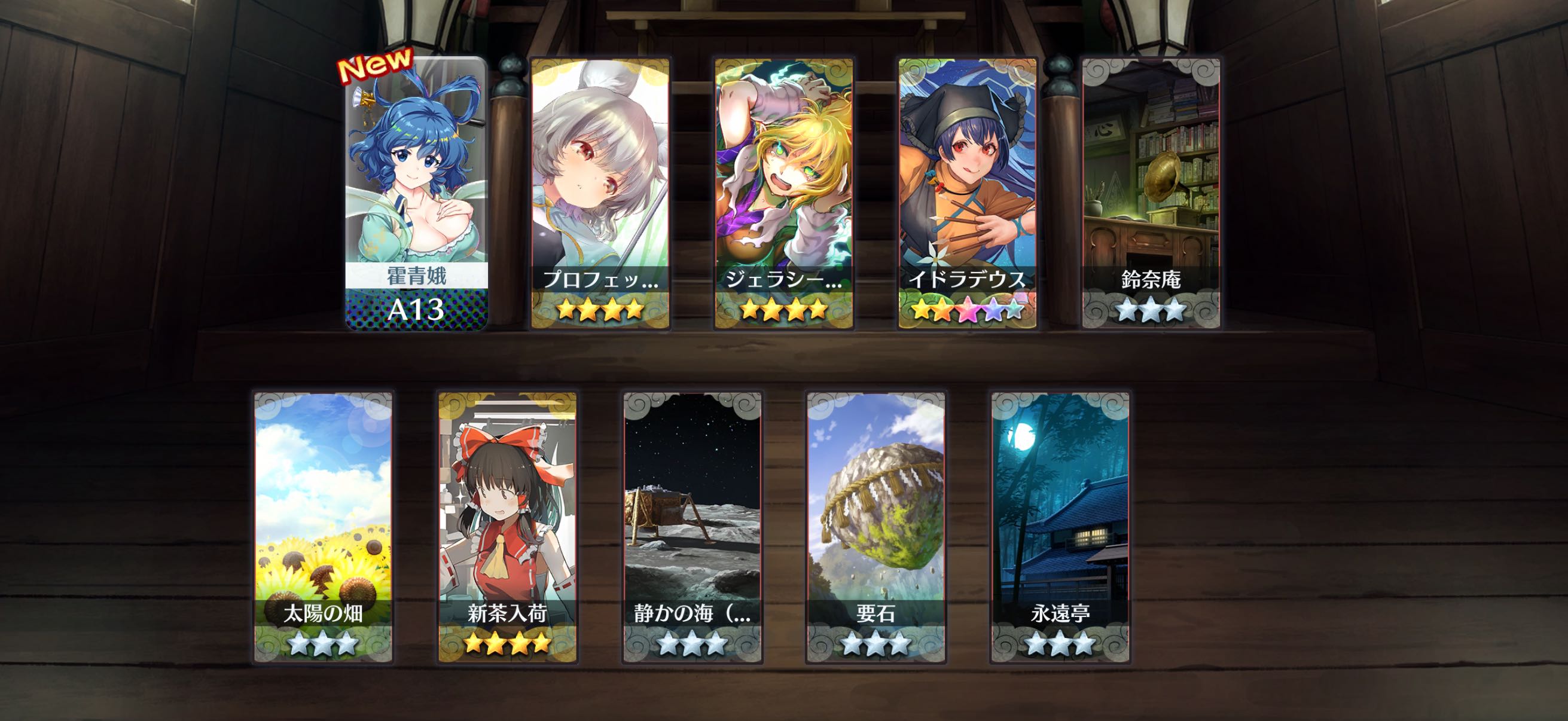The image size is (1568, 721).
Task: Select the 鈴奈庵 three-star card
Action: pyautogui.click(x=1151, y=194)
